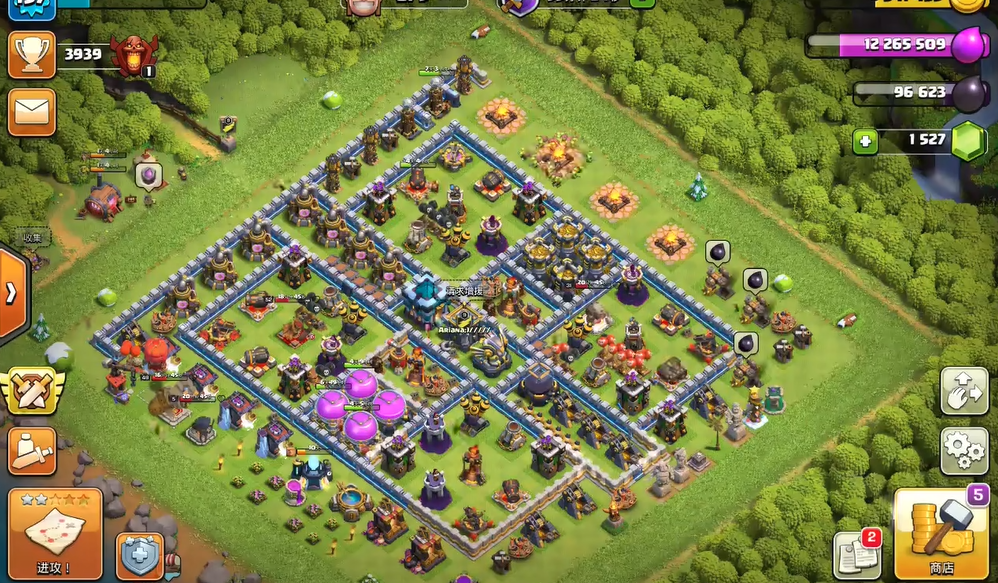Tap the green plus to buy gems
The image size is (998, 583).
[866, 141]
